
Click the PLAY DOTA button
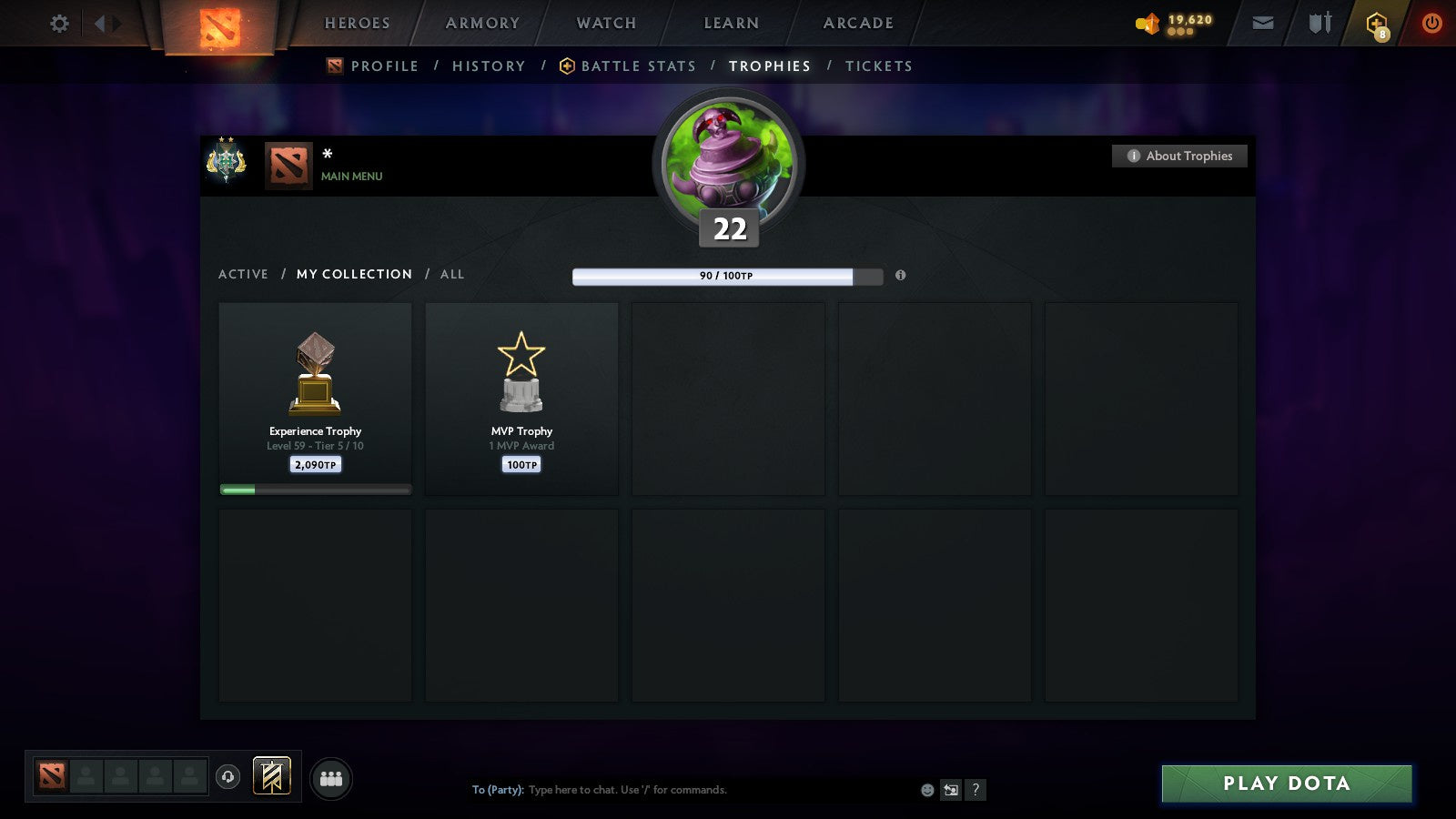[1286, 783]
